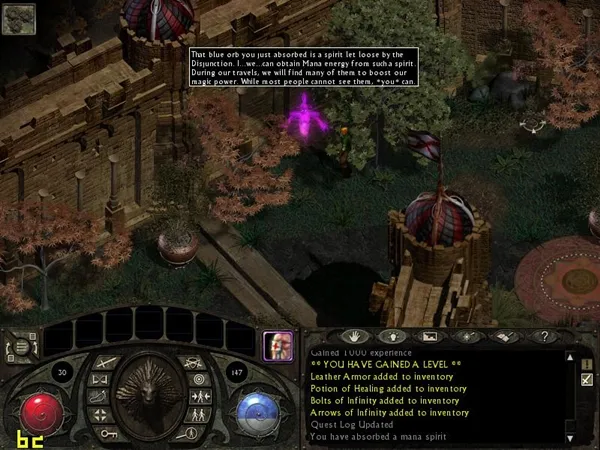600x450 pixels.
Task: Click the four-arrows center button
Action: (99, 413)
